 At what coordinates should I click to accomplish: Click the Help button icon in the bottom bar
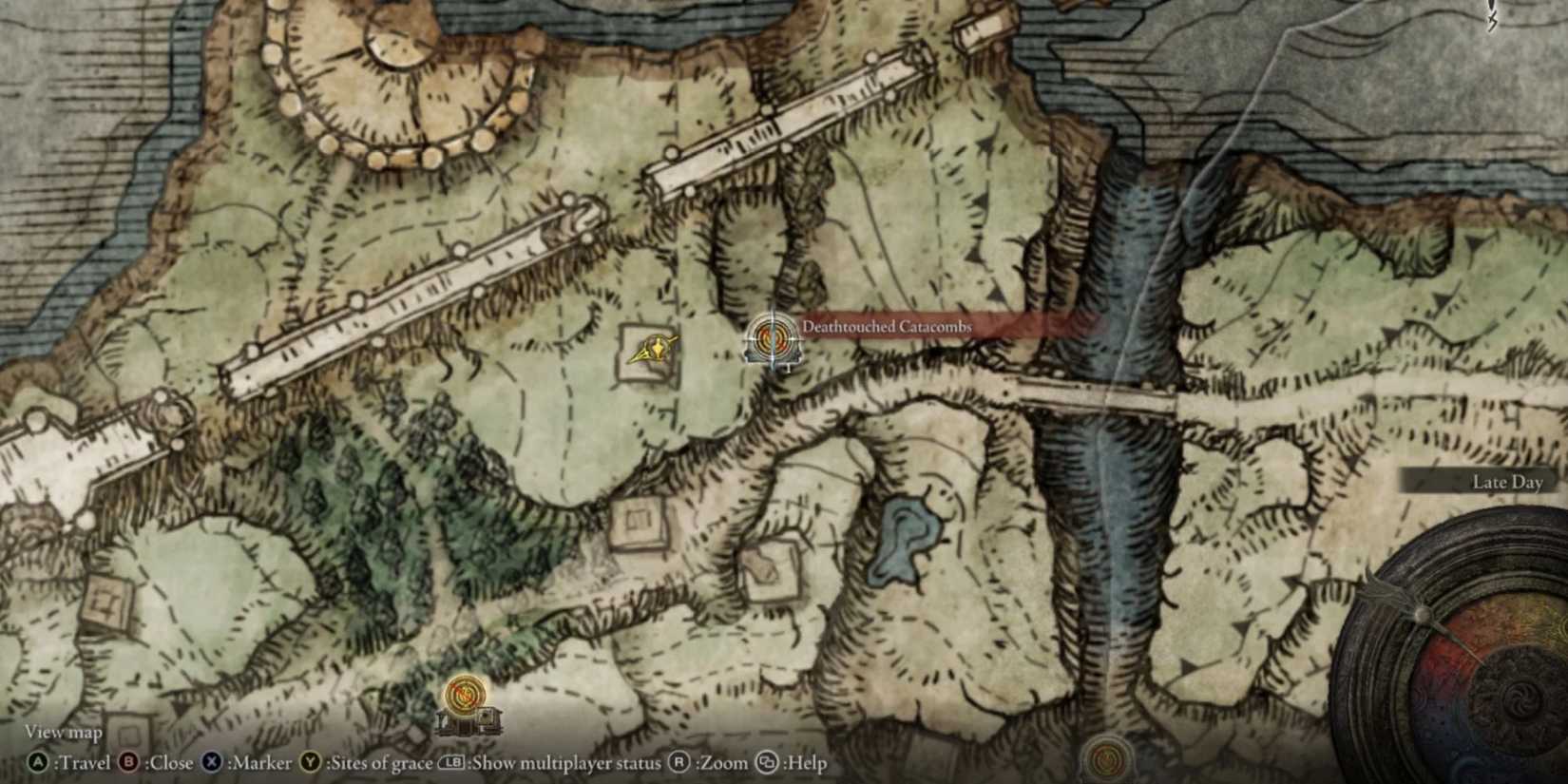click(767, 763)
